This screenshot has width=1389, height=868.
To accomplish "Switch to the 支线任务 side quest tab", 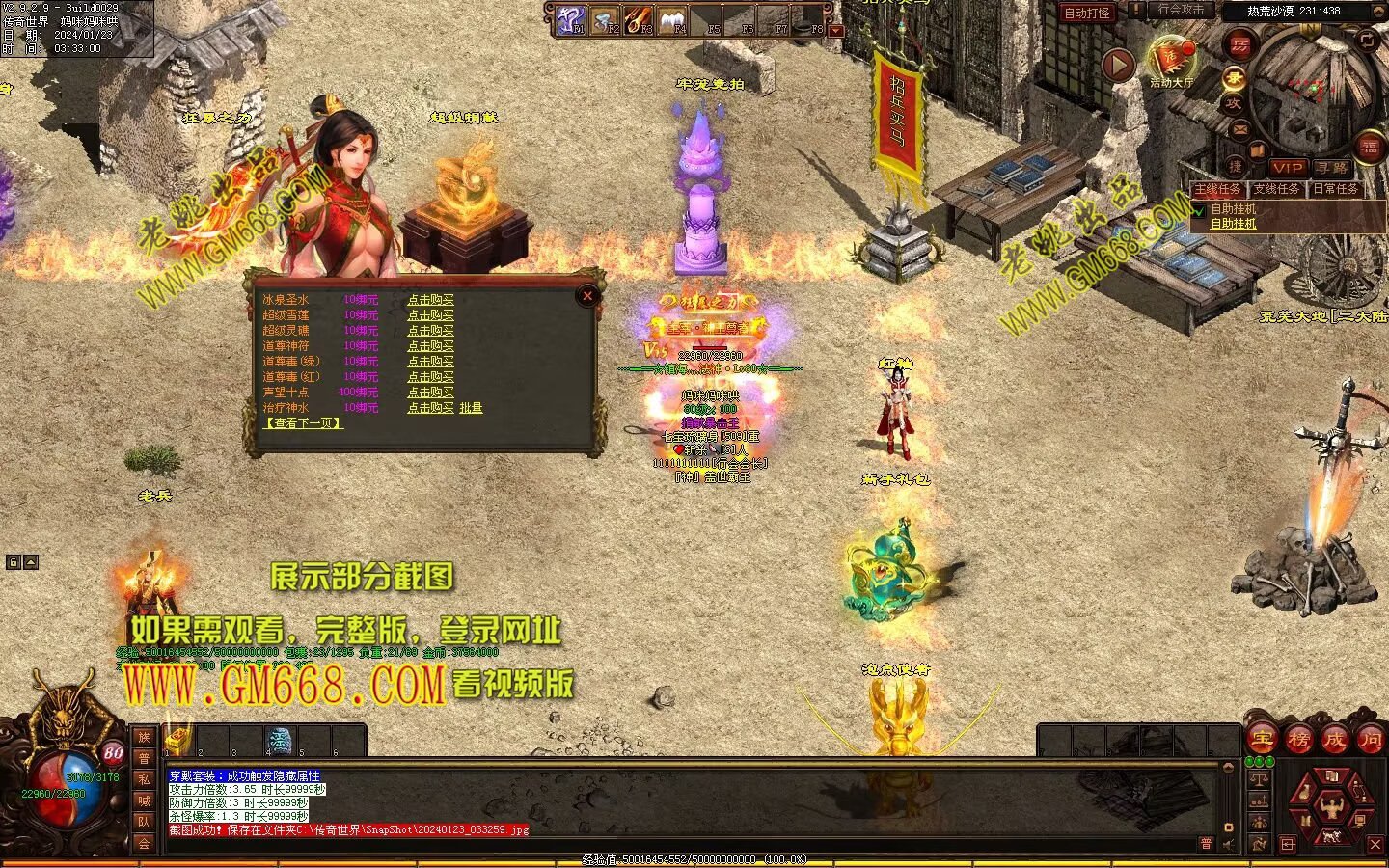I will coord(1277,189).
